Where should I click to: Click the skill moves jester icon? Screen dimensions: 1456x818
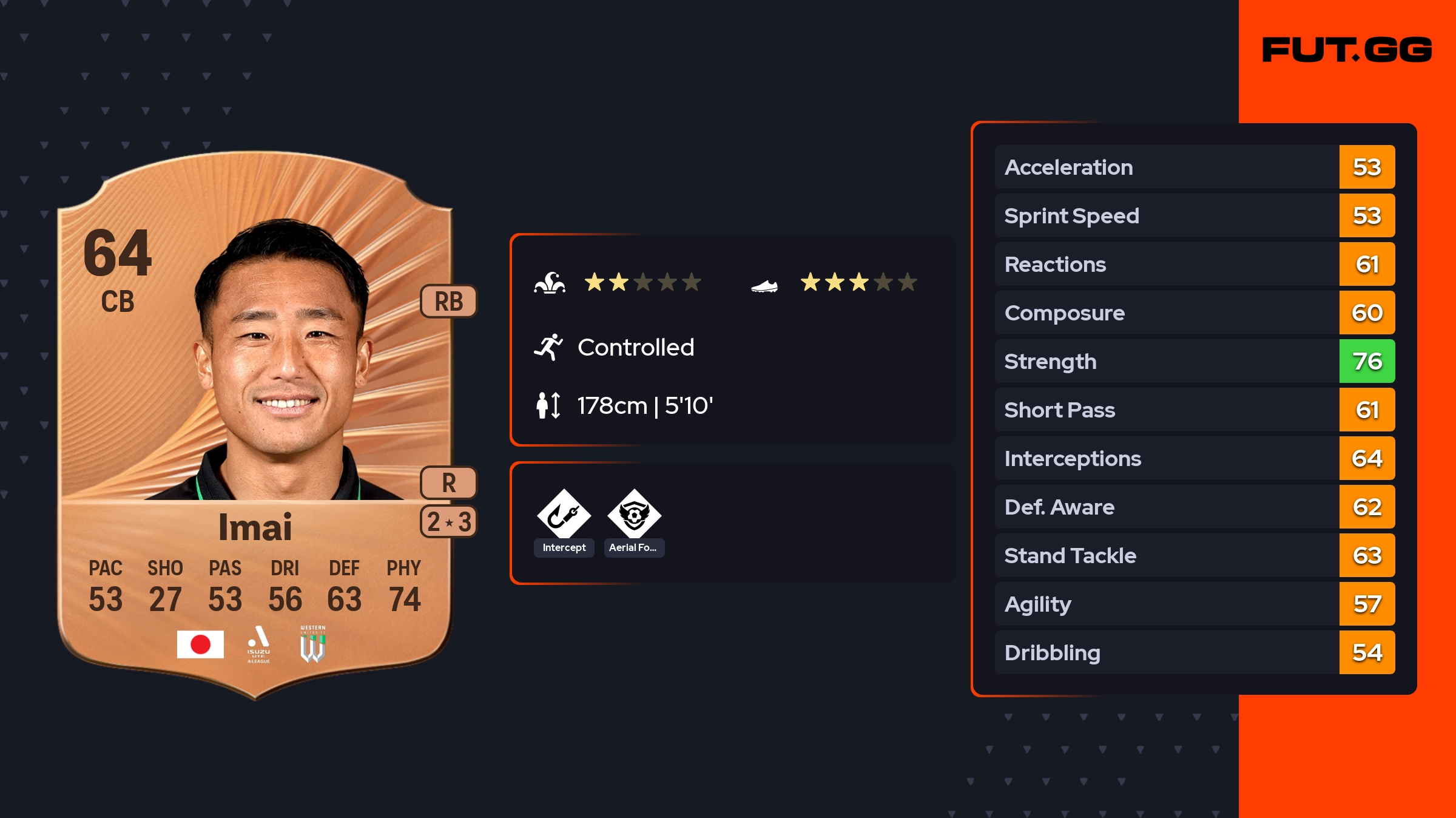(549, 283)
